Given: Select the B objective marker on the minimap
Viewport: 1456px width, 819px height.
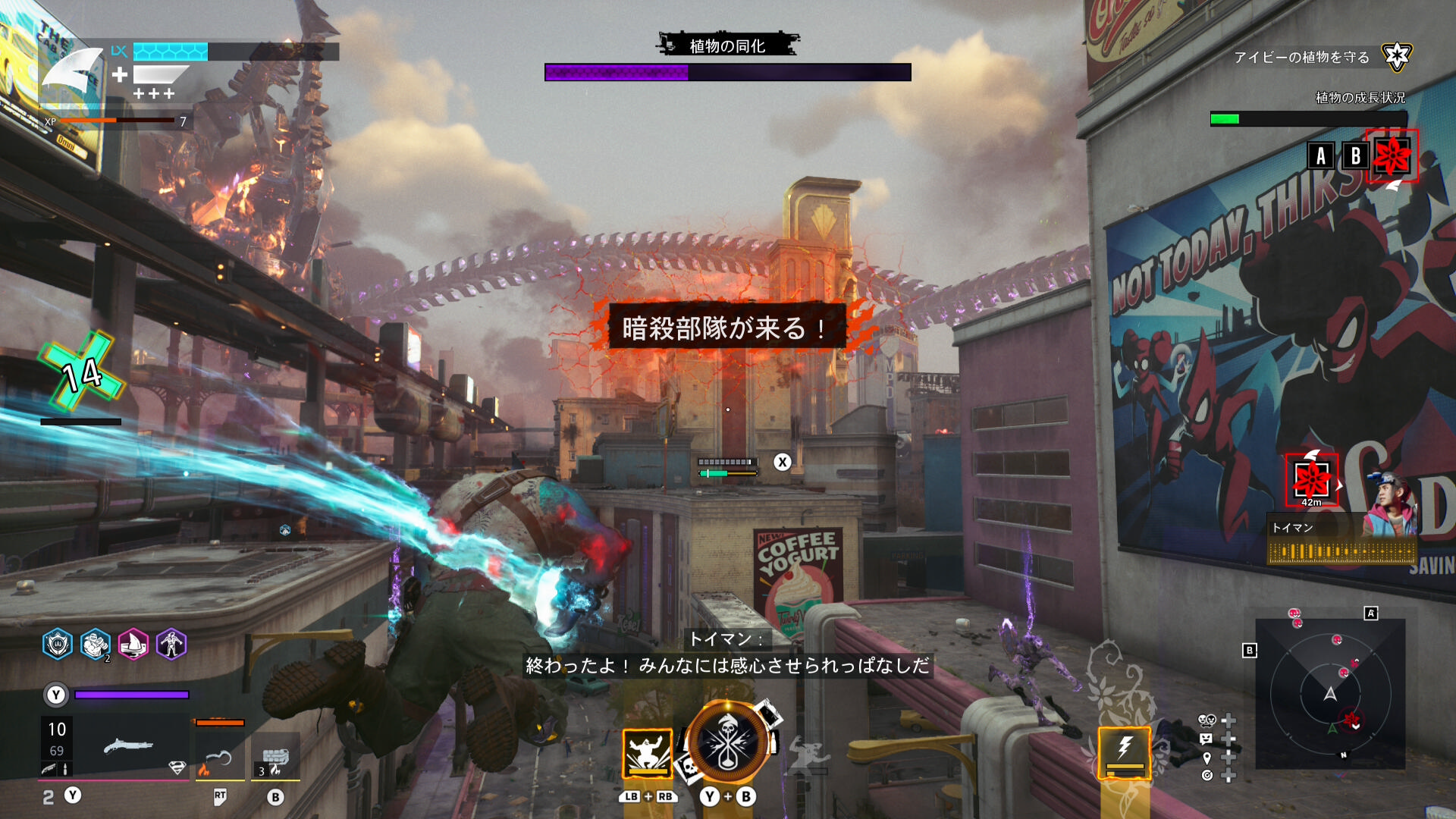Looking at the screenshot, I should [1250, 651].
